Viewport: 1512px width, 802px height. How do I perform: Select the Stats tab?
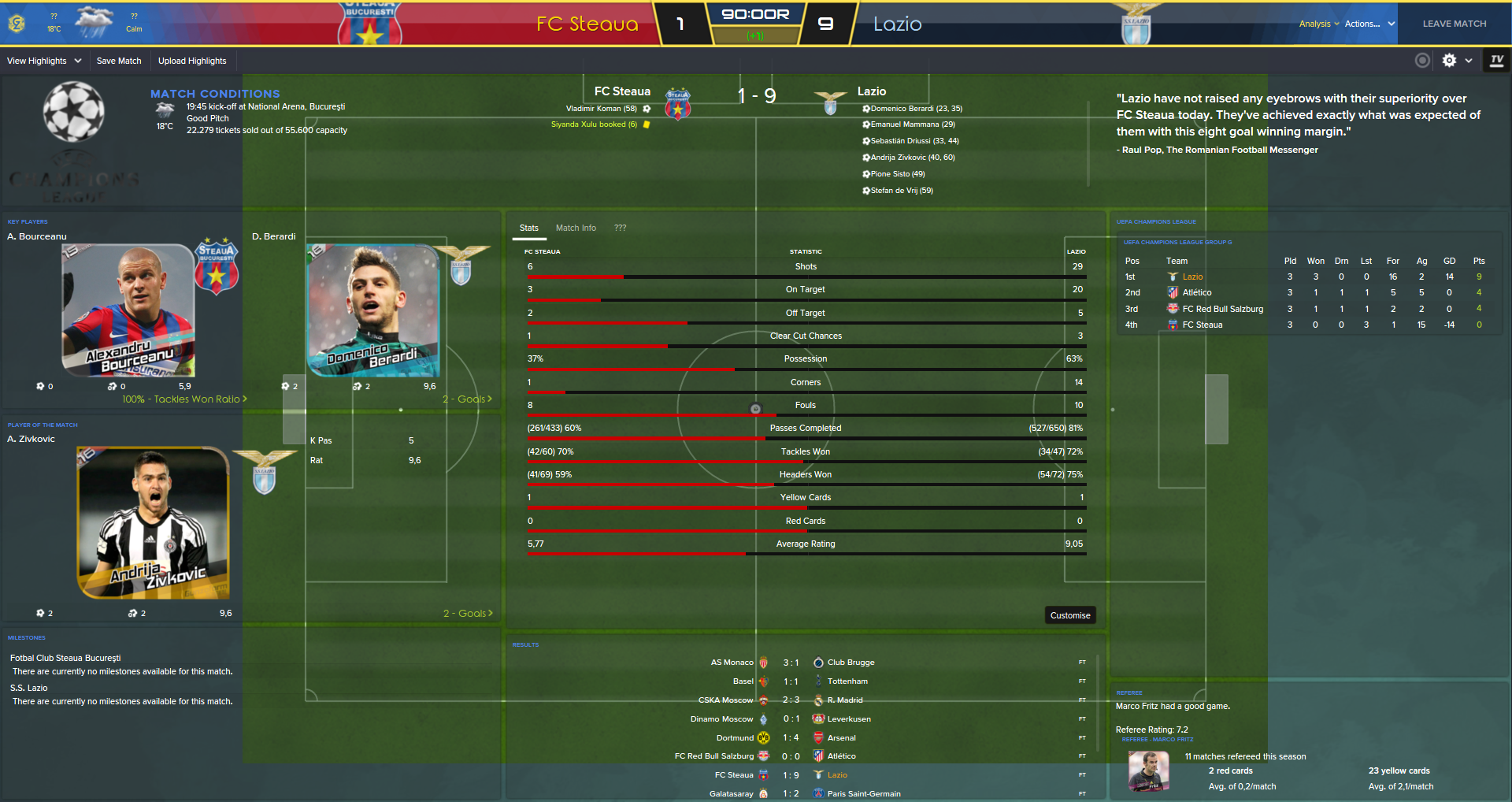[529, 228]
